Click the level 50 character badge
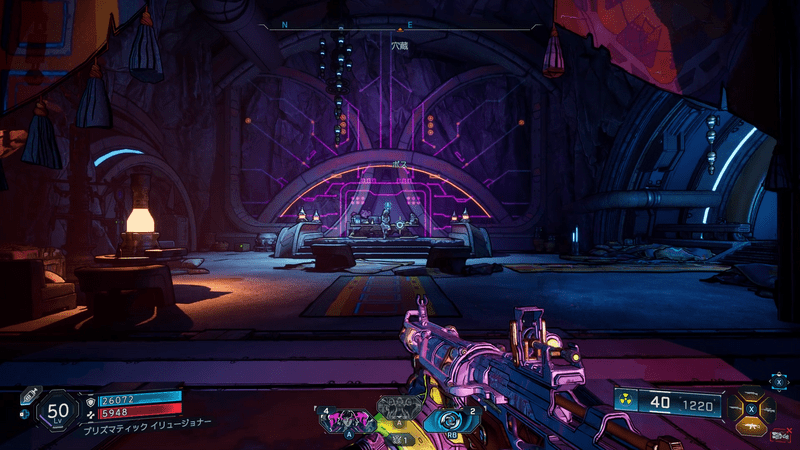 coord(59,410)
